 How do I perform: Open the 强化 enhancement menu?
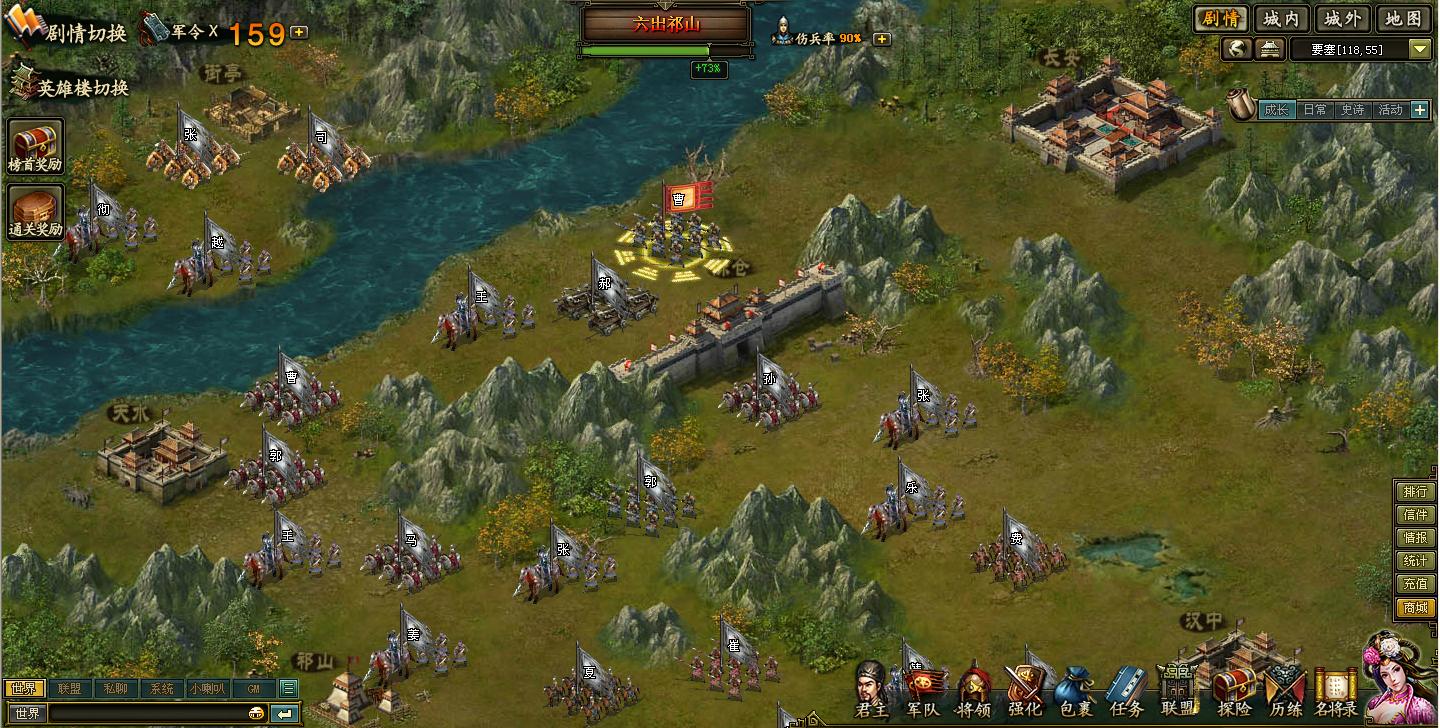[x=1024, y=690]
